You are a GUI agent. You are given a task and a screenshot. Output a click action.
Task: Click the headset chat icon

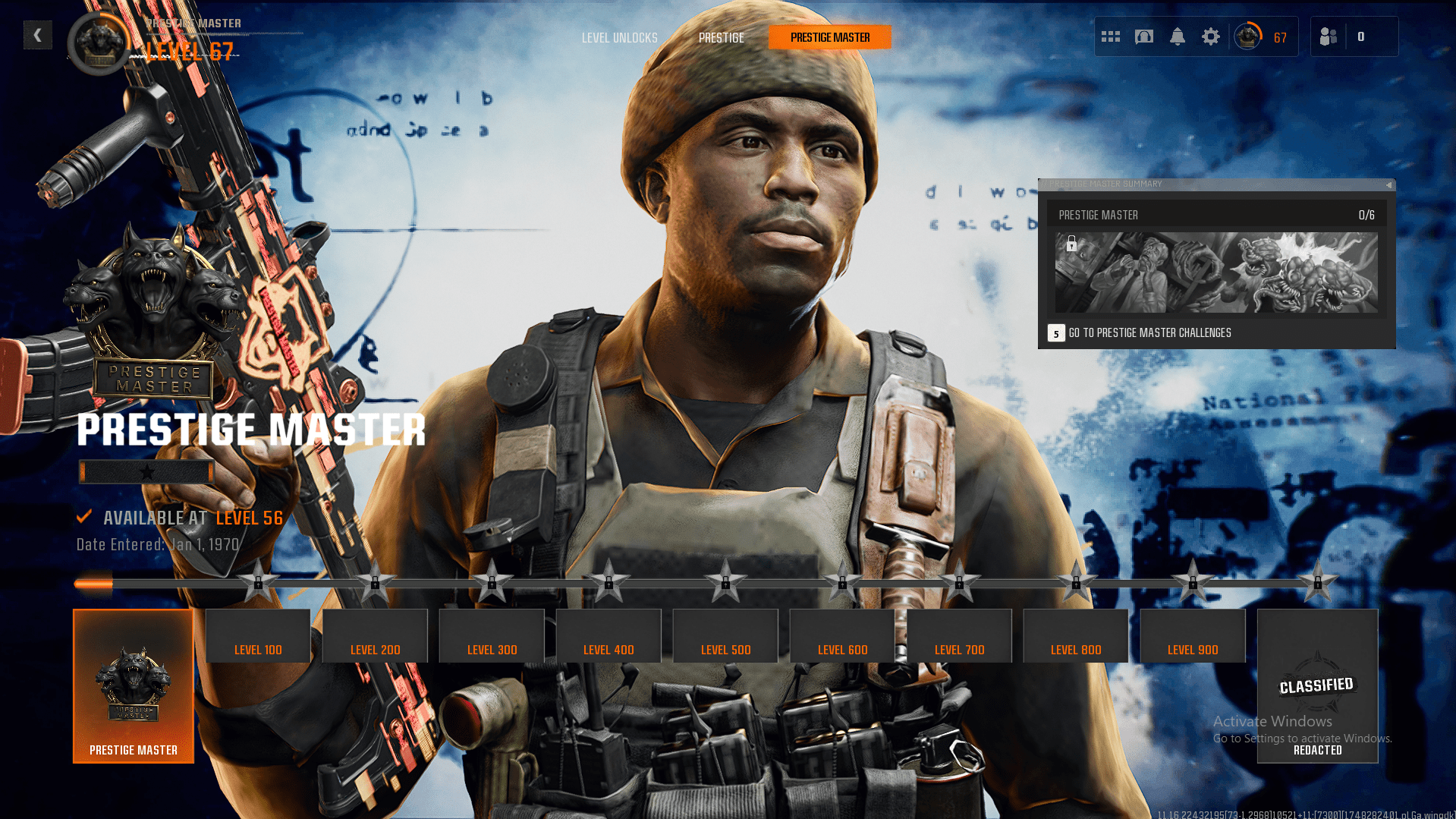pyautogui.click(x=1144, y=36)
